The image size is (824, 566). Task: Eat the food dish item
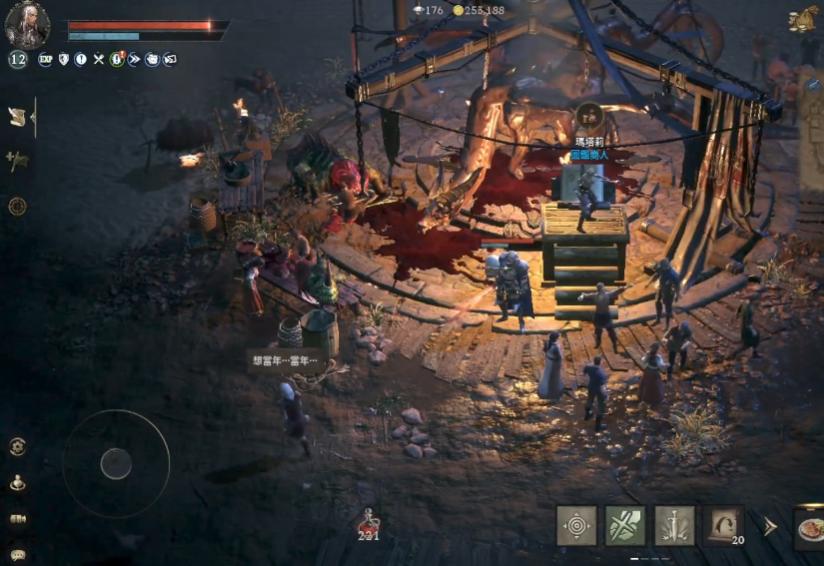(809, 527)
